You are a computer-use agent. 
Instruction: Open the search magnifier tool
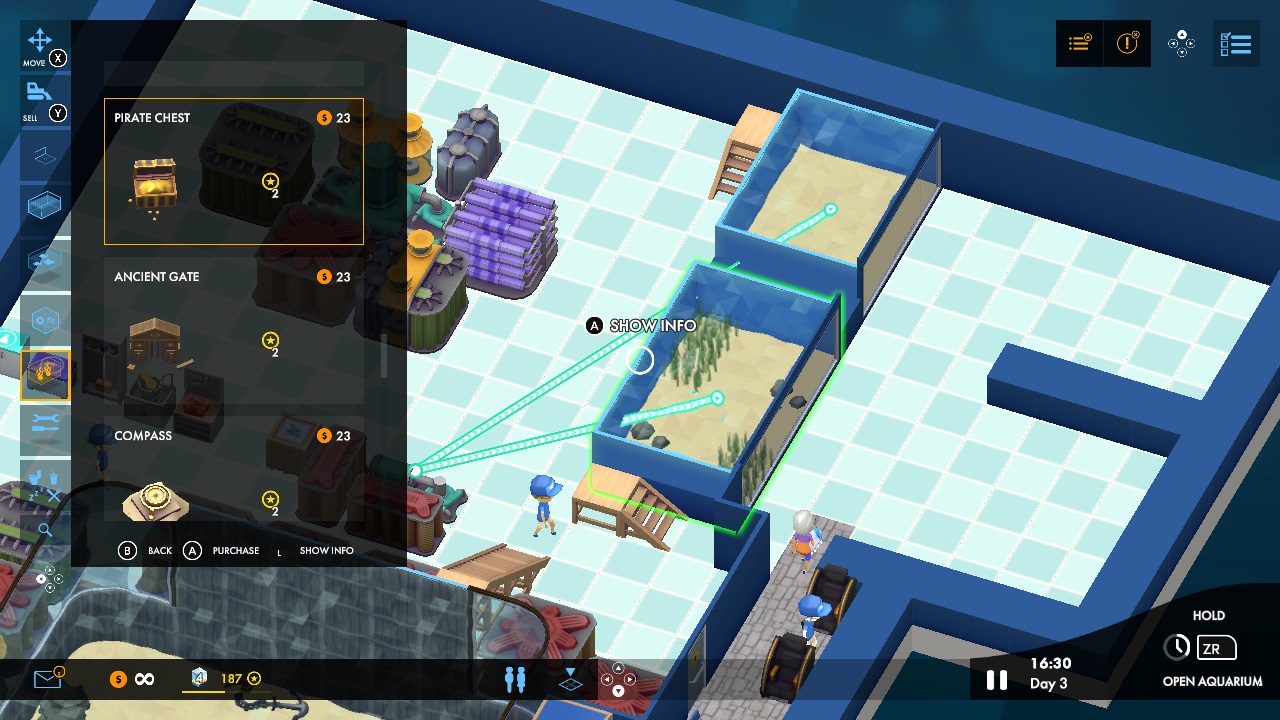[45, 530]
